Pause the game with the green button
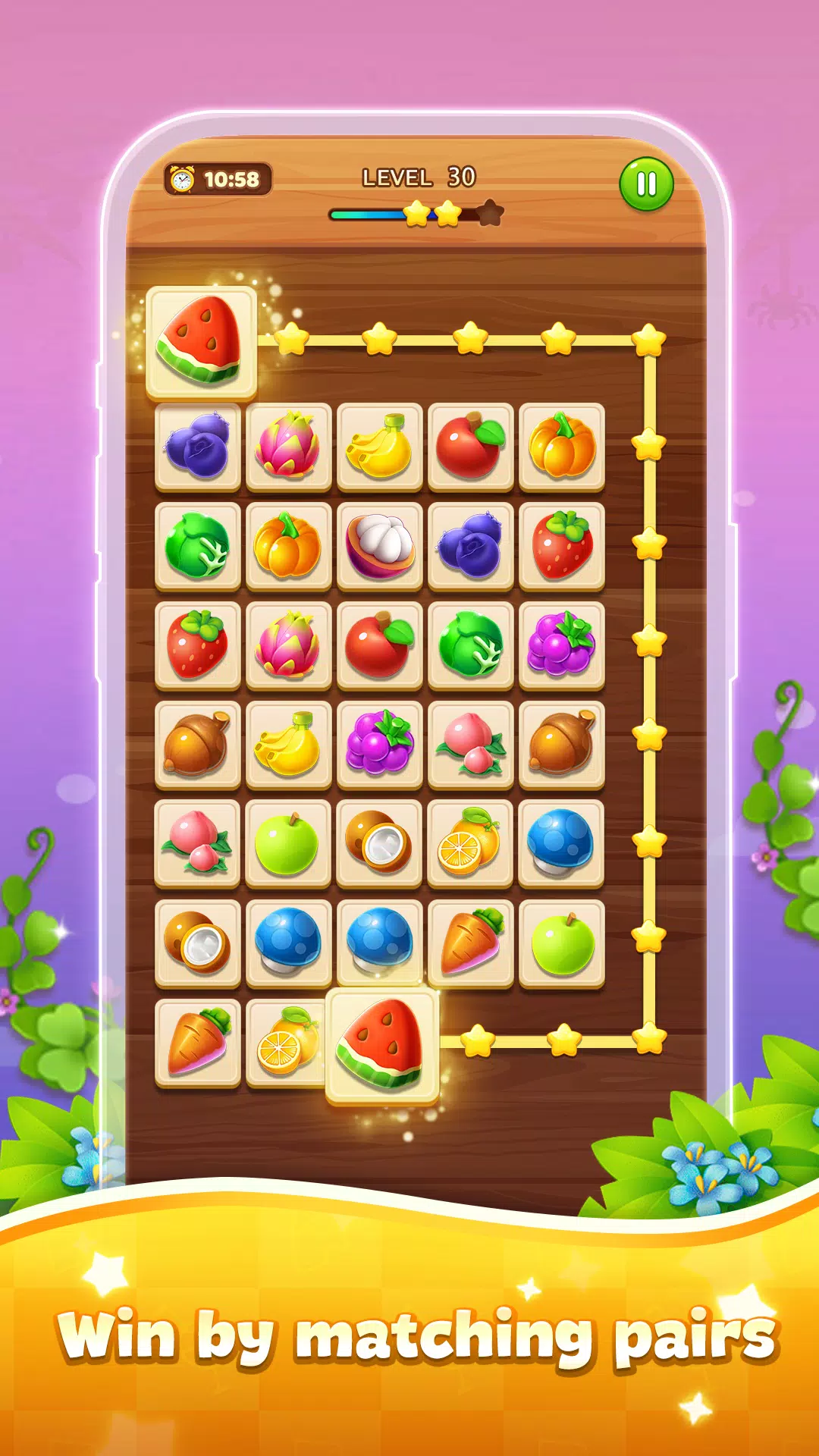This screenshot has width=819, height=1456. [646, 184]
